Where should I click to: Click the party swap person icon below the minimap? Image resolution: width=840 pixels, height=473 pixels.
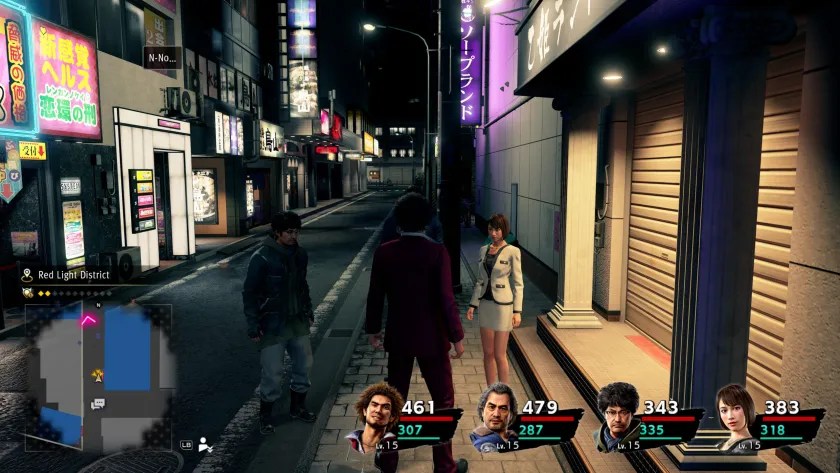(x=206, y=444)
